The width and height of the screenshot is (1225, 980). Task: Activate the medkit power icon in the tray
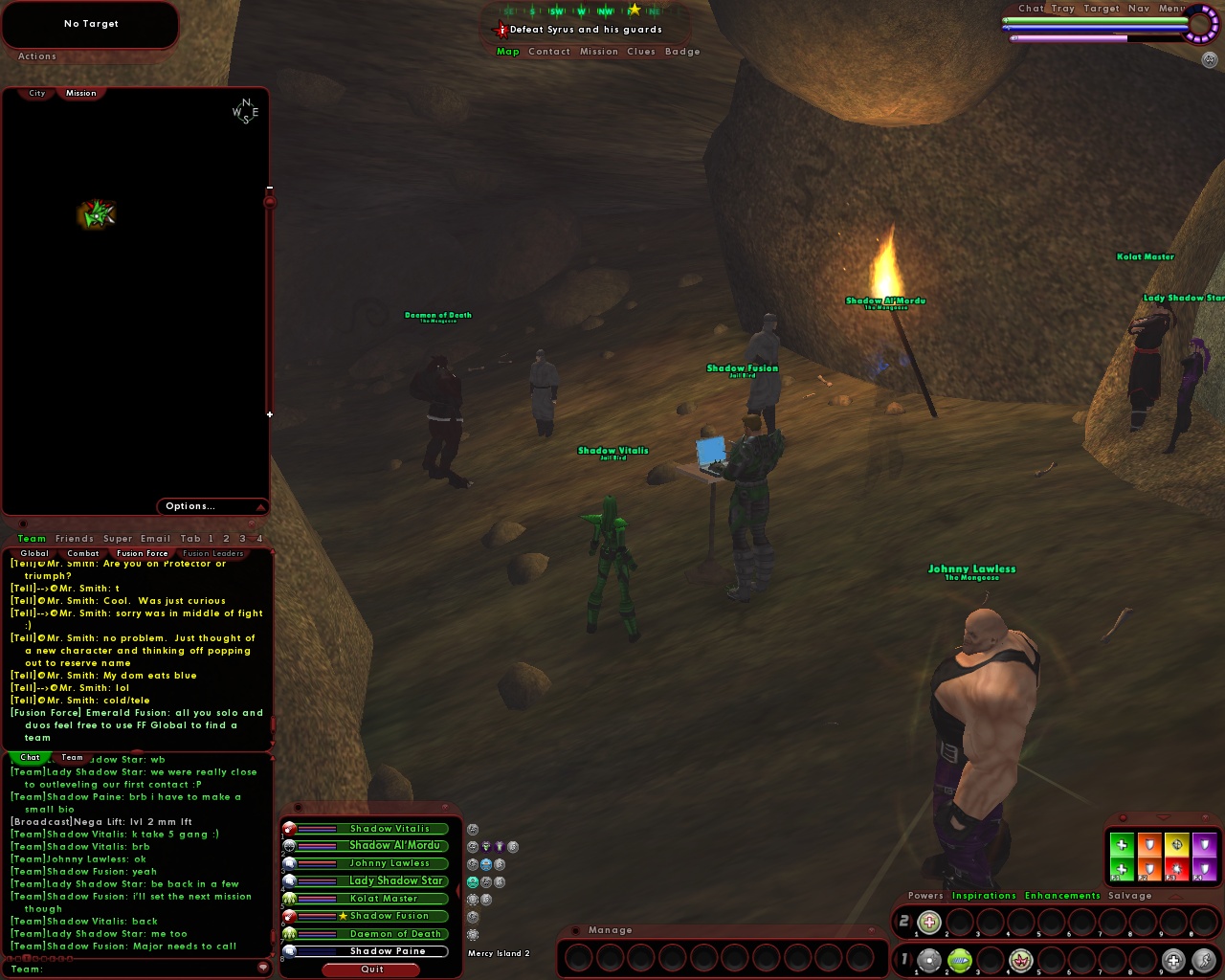coord(1174,961)
